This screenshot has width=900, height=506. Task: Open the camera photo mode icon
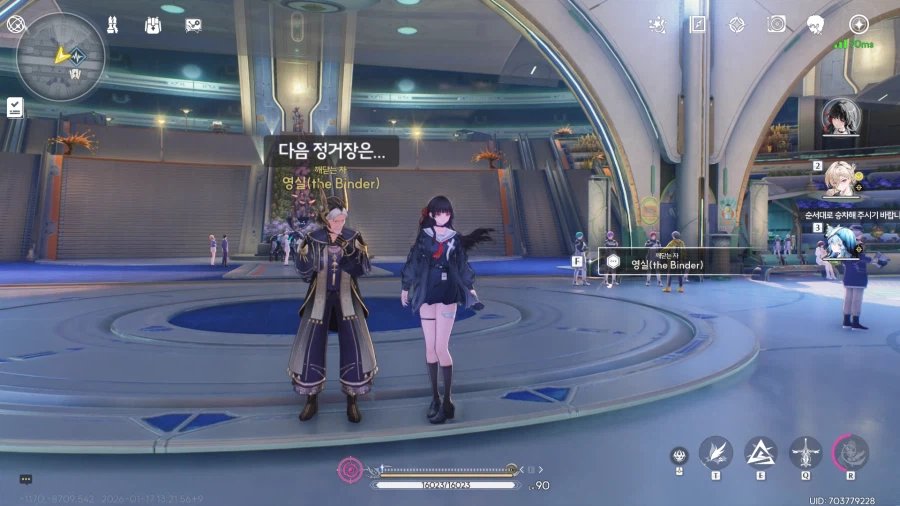(776, 24)
